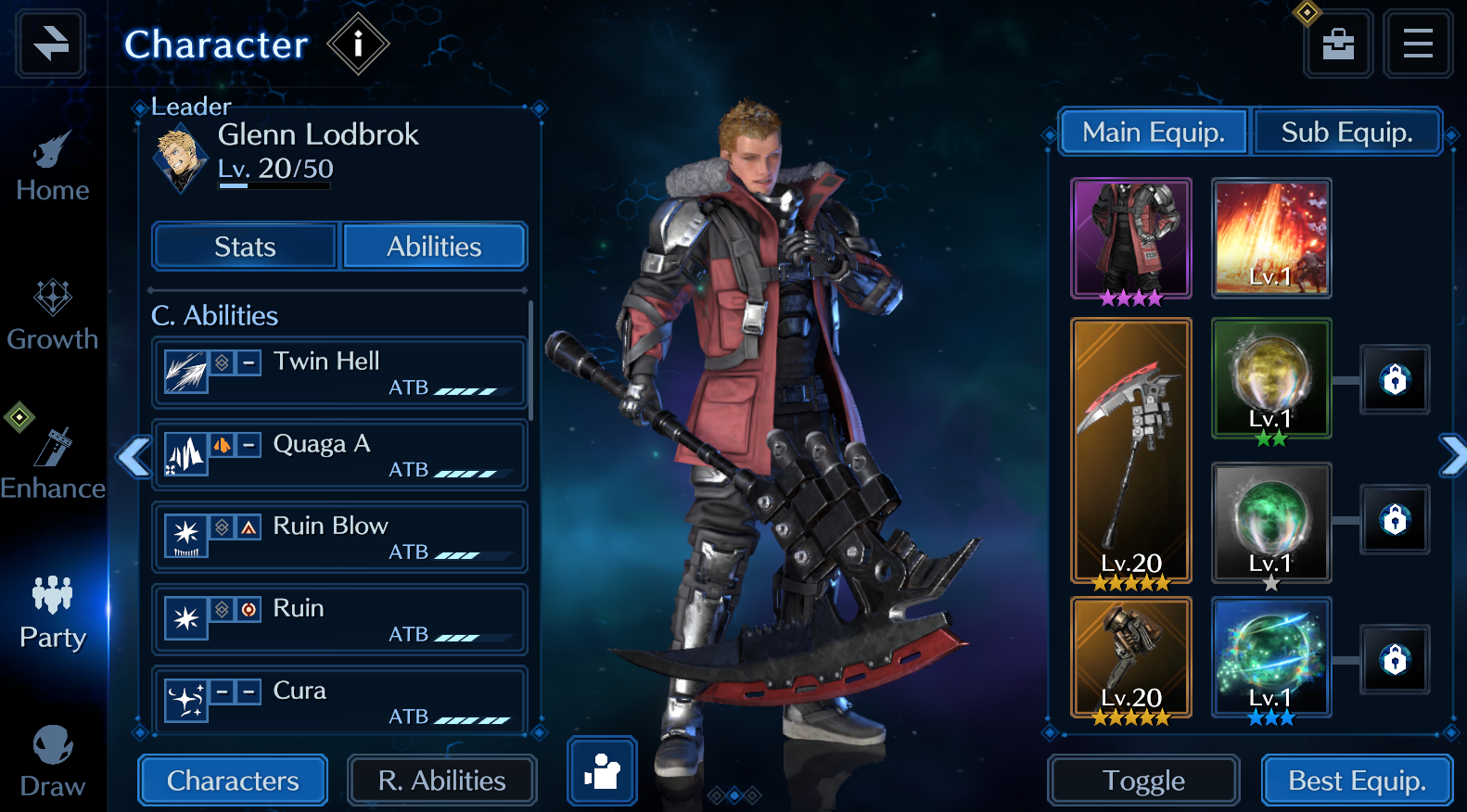Screen dimensions: 1467x812
Task: Select the green Lv.1 materia orb
Action: coord(1271,523)
